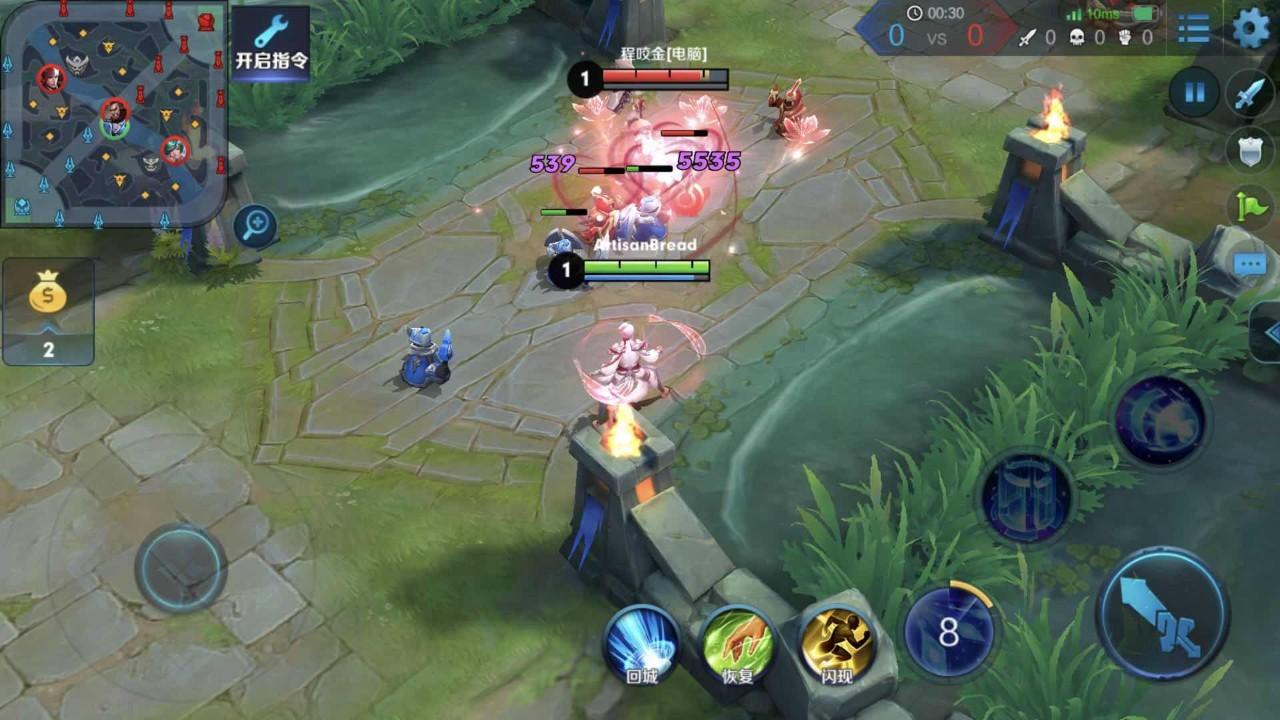Viewport: 1280px width, 720px height.
Task: Send the shield defend signal
Action: 1250,150
